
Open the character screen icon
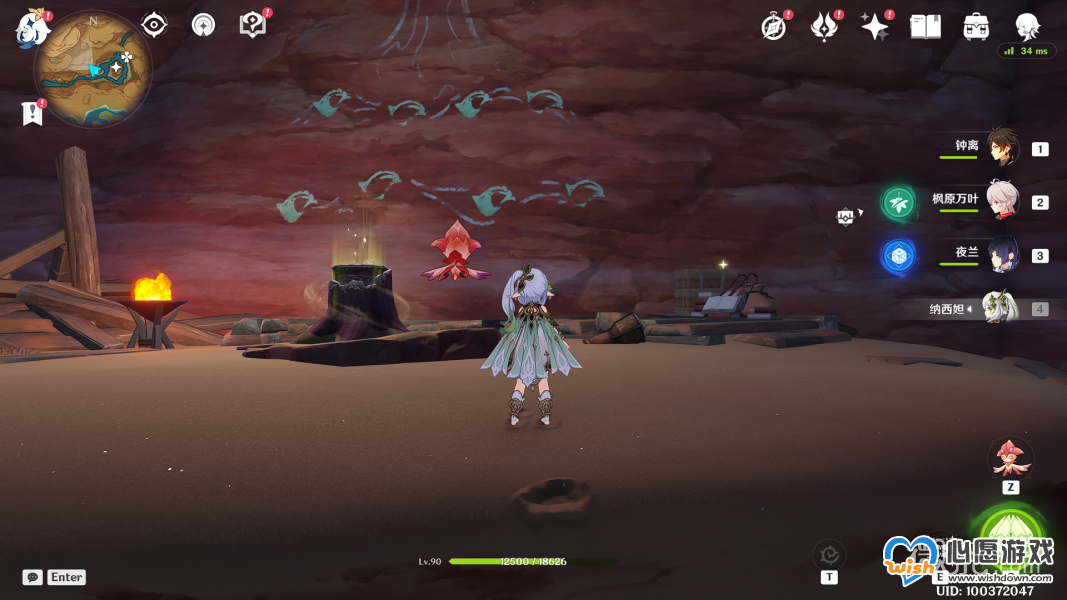point(1027,27)
